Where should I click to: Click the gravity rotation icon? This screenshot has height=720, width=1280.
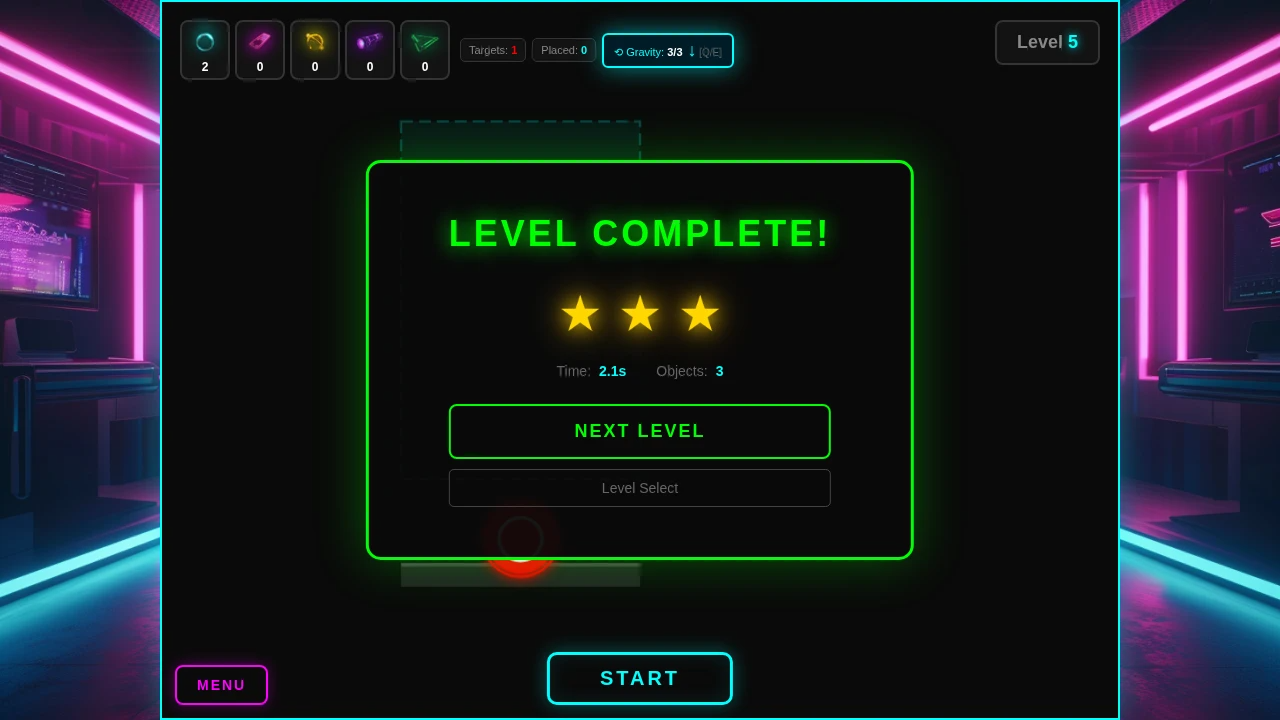[x=619, y=51]
